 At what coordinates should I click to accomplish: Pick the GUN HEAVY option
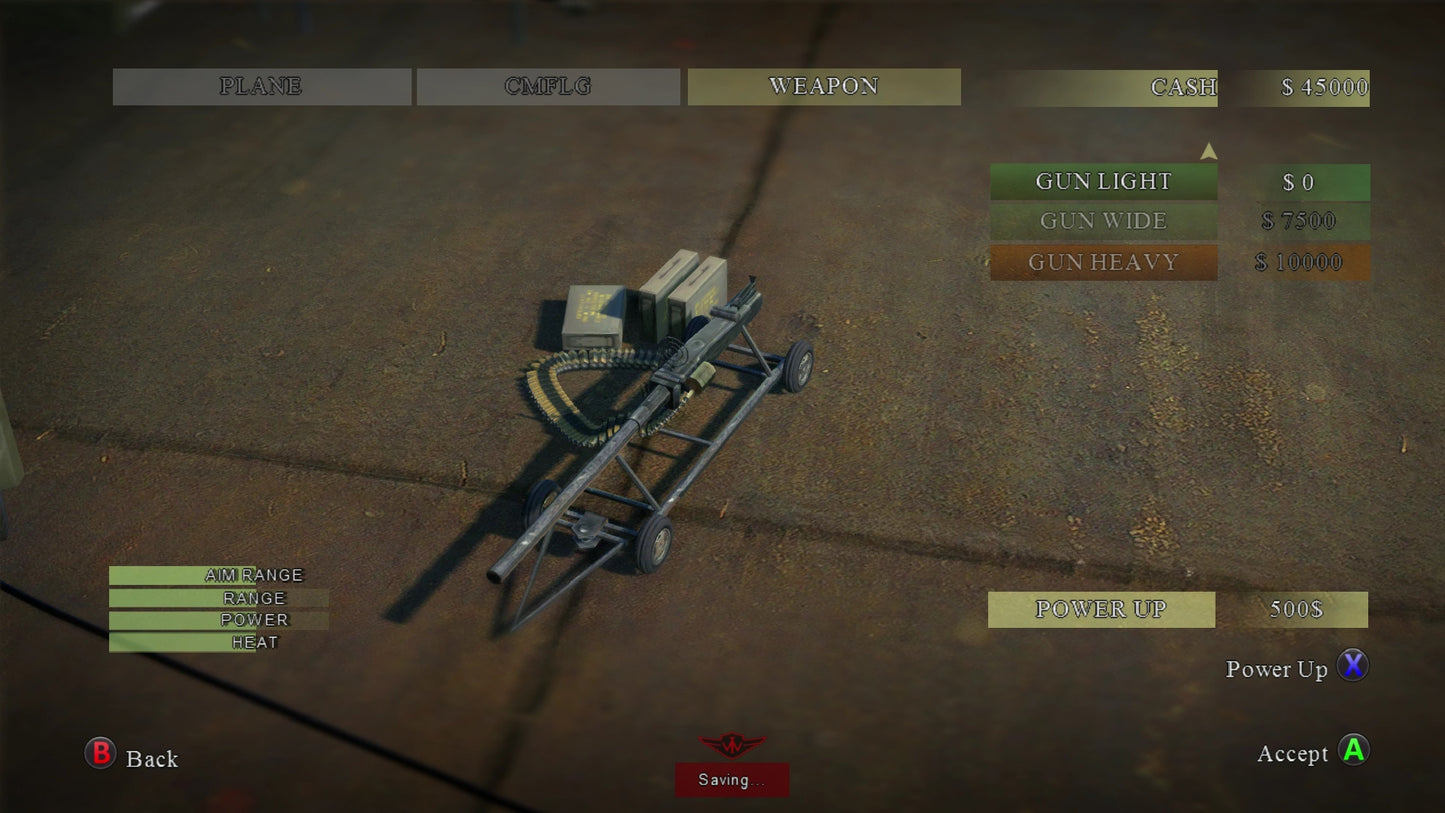click(x=1104, y=262)
